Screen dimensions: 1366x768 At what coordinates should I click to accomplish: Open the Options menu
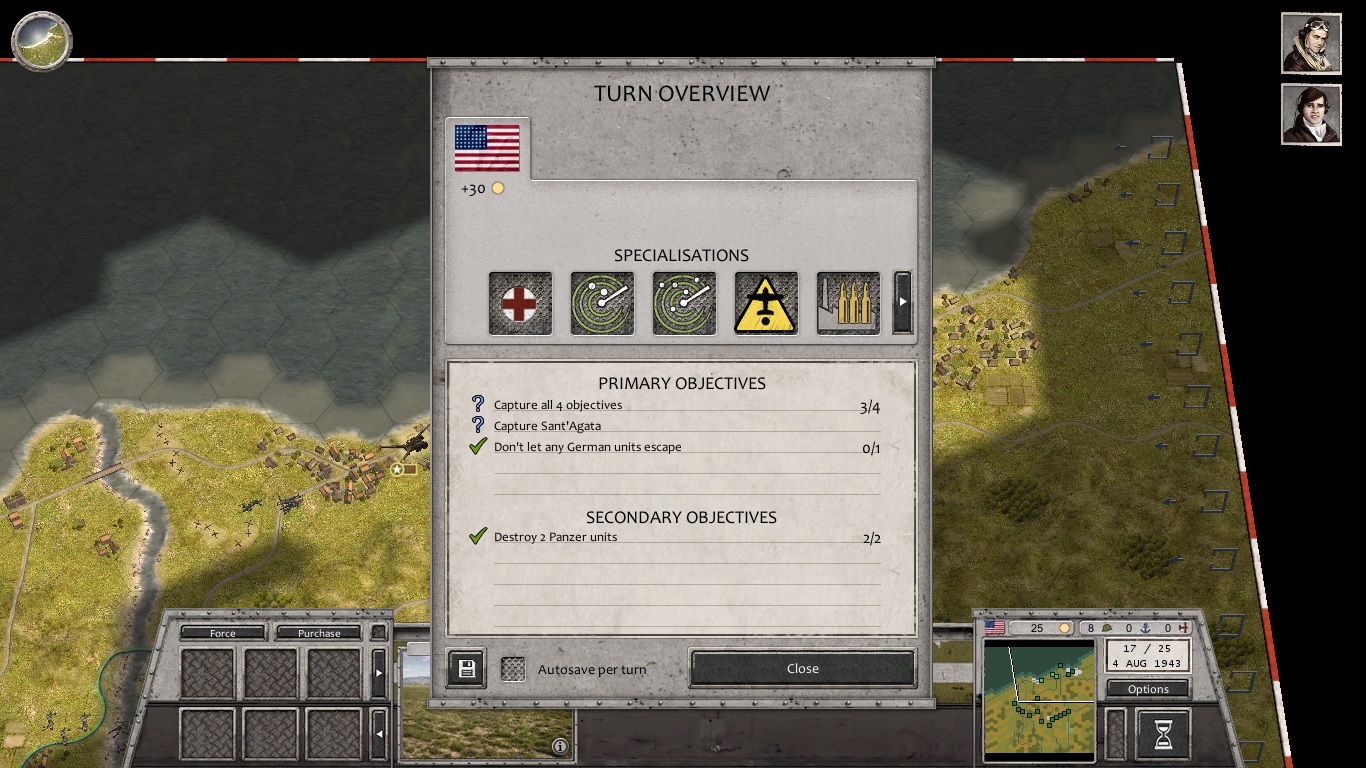(1148, 689)
